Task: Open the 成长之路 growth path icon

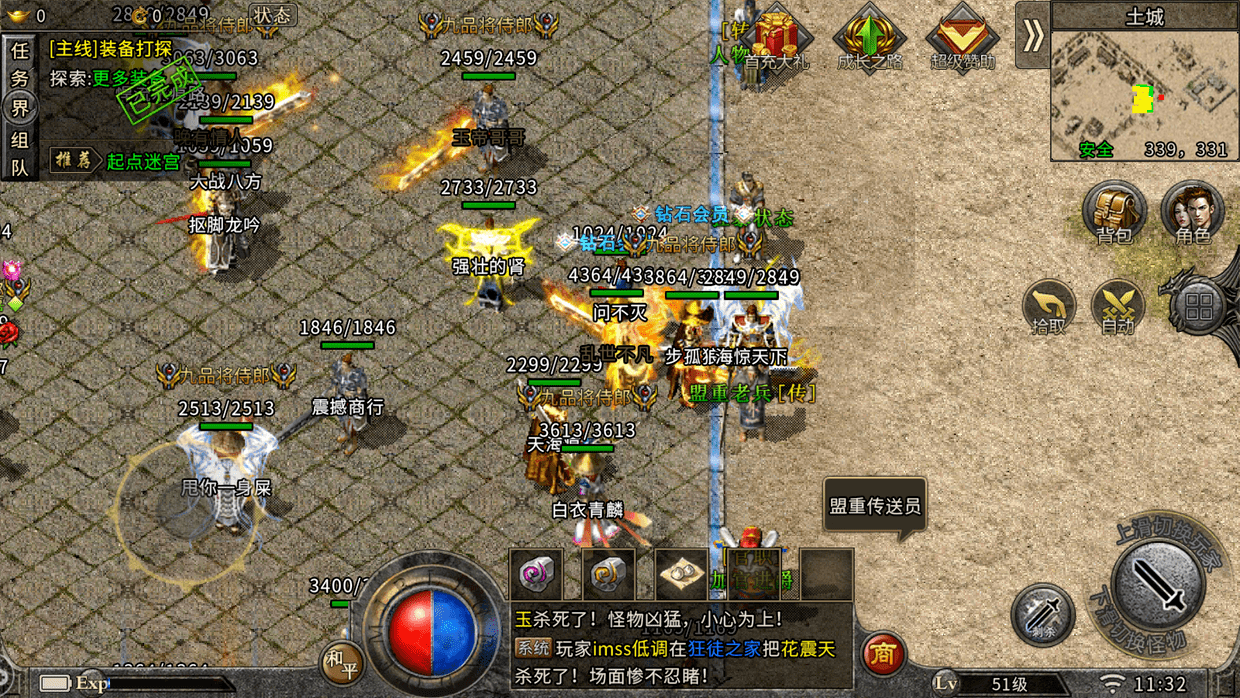Action: pos(869,40)
